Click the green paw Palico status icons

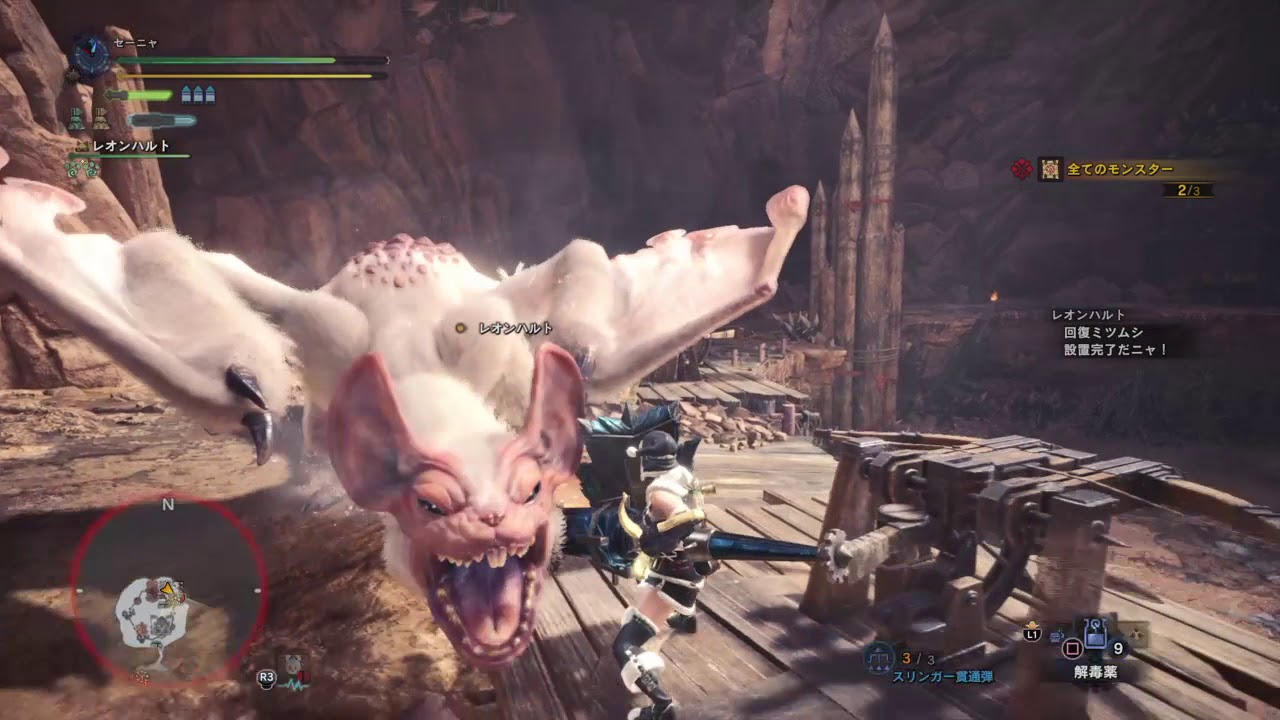click(82, 169)
